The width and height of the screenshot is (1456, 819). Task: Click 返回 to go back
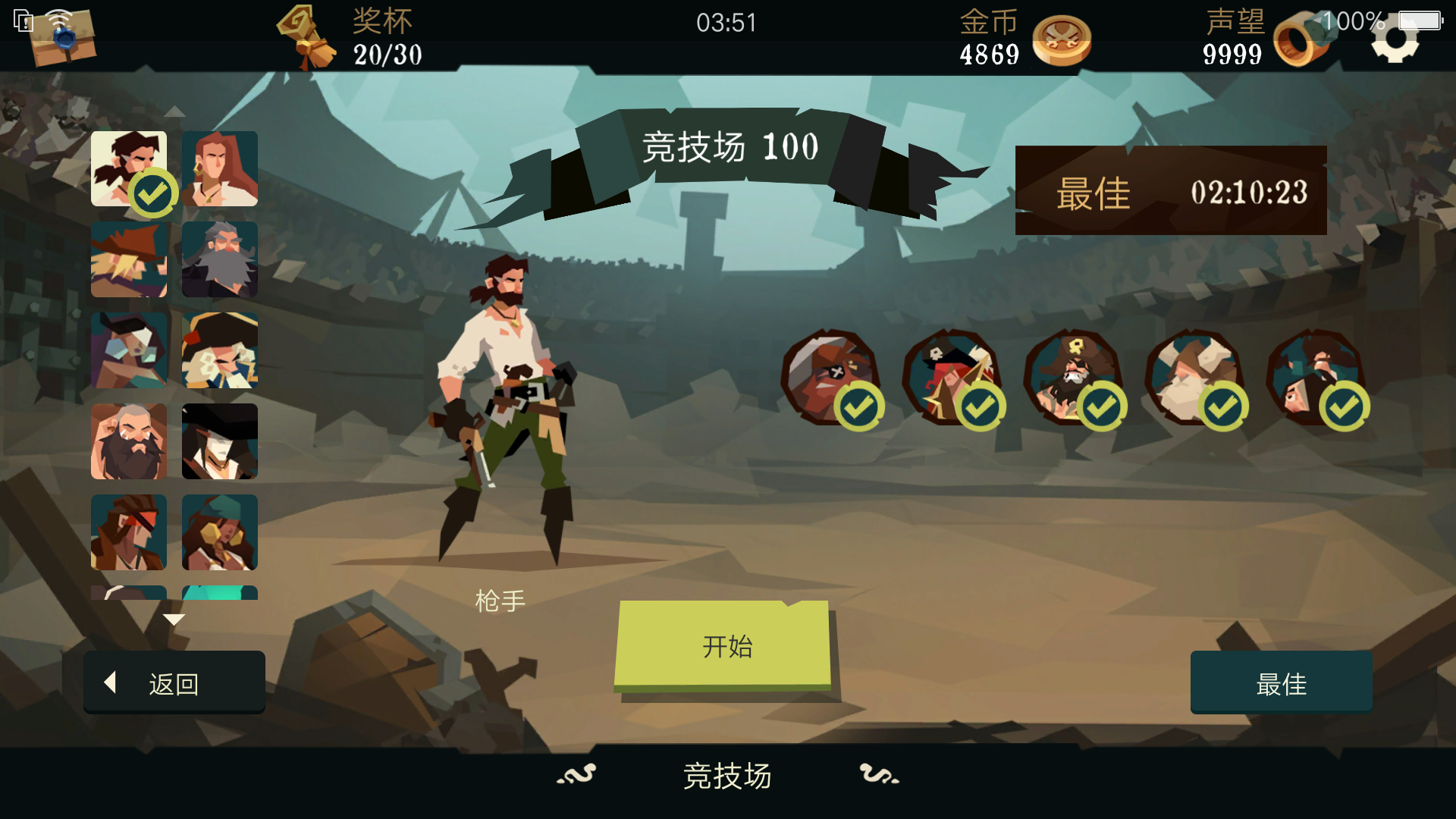pyautogui.click(x=174, y=682)
